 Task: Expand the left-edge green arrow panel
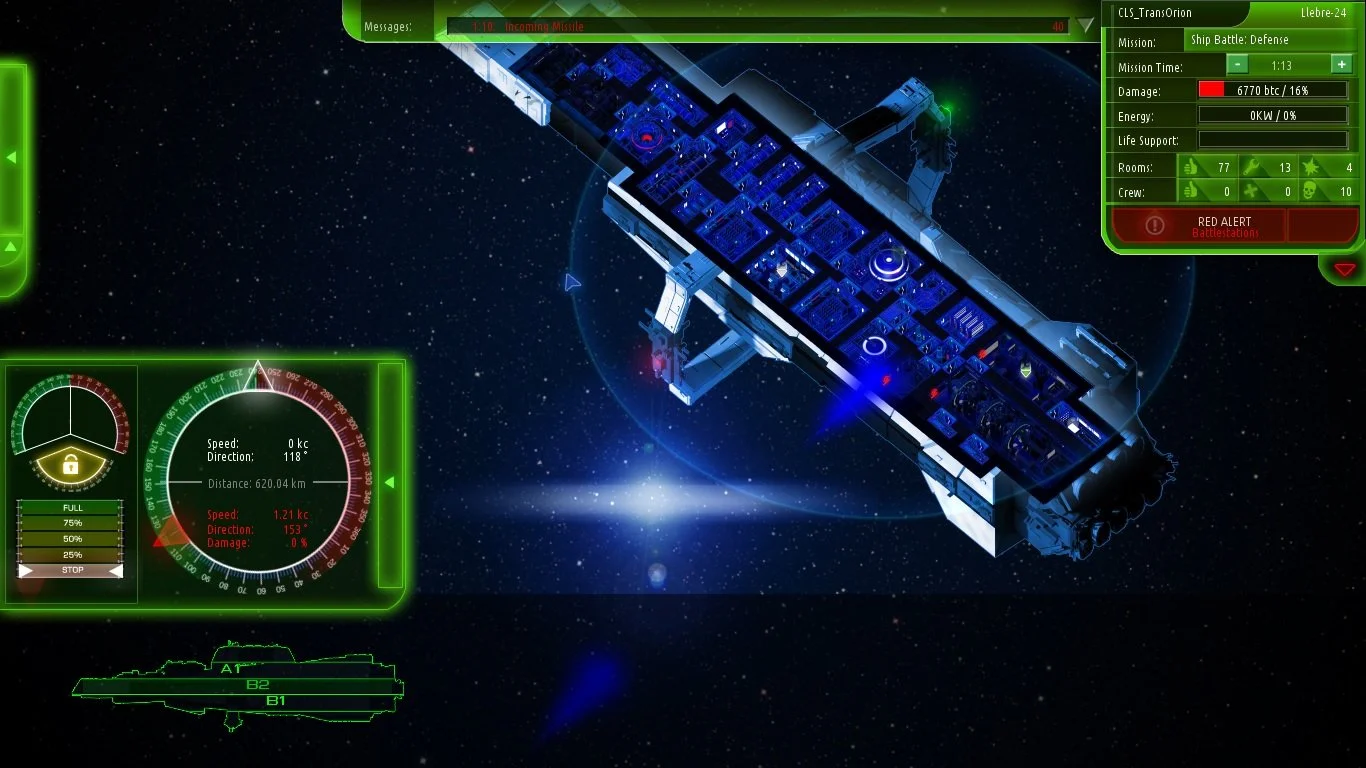coord(12,156)
